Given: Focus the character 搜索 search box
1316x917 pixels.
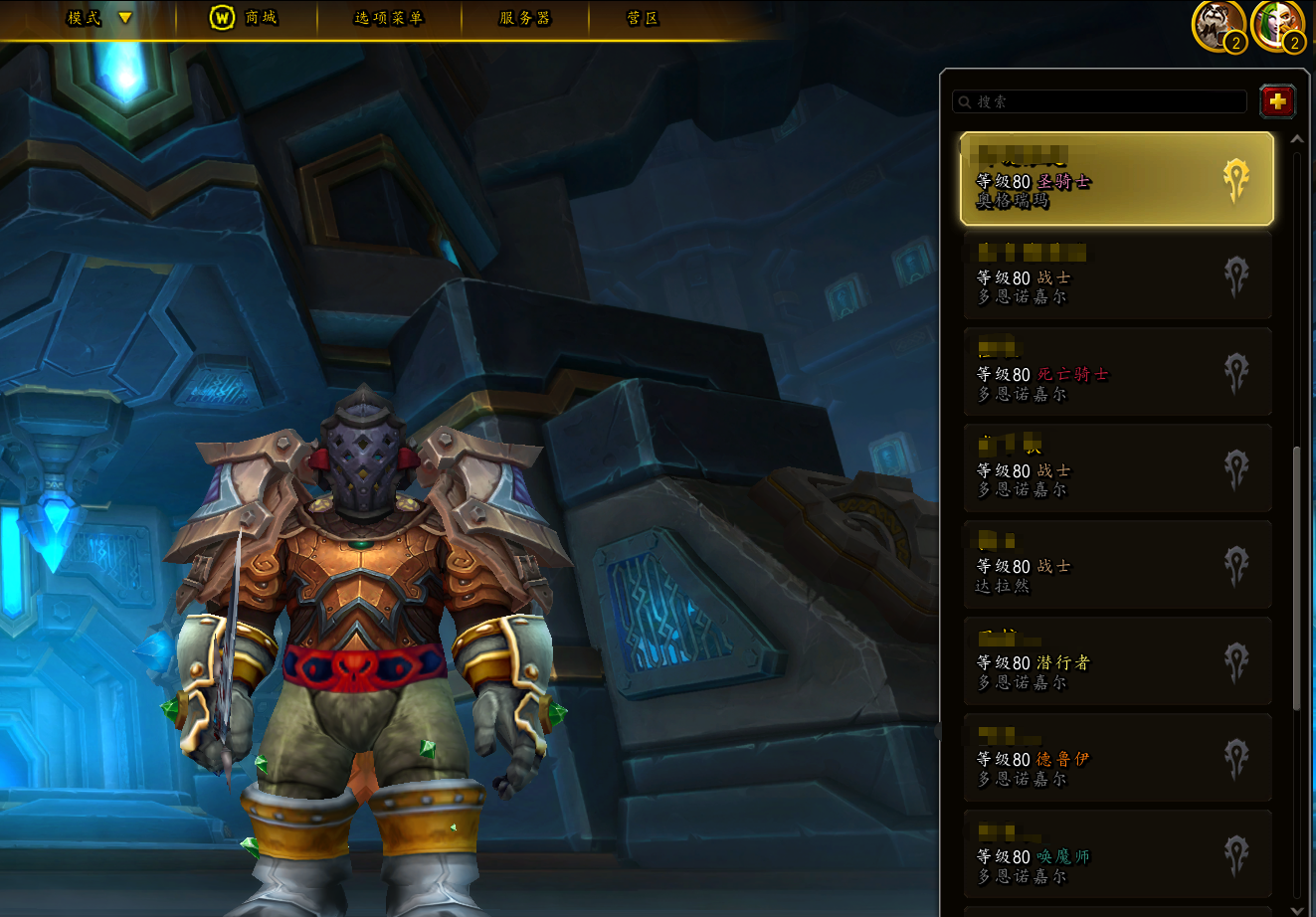Looking at the screenshot, I should [x=1100, y=101].
